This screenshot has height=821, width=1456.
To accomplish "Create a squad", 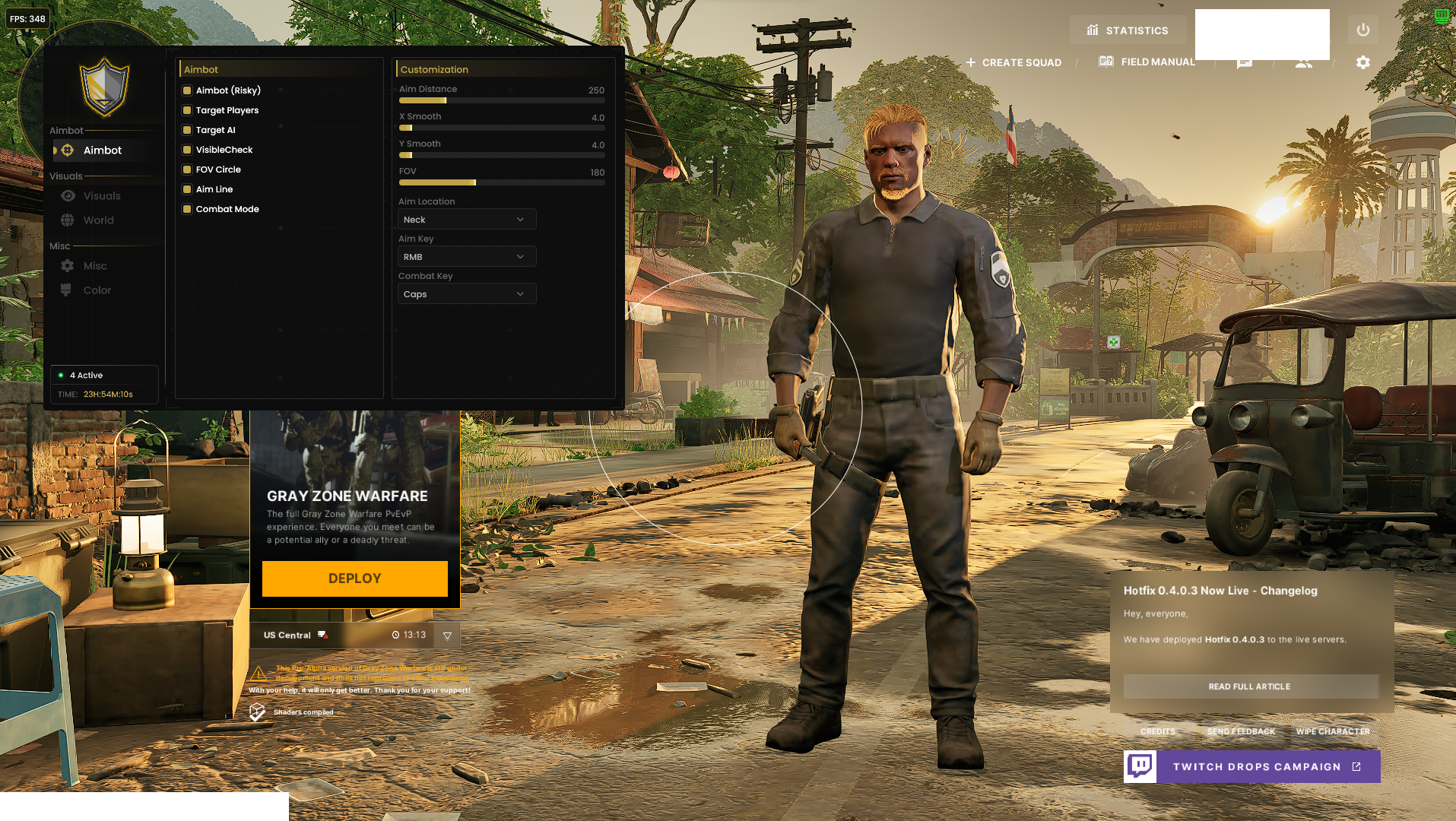I will coord(1013,62).
